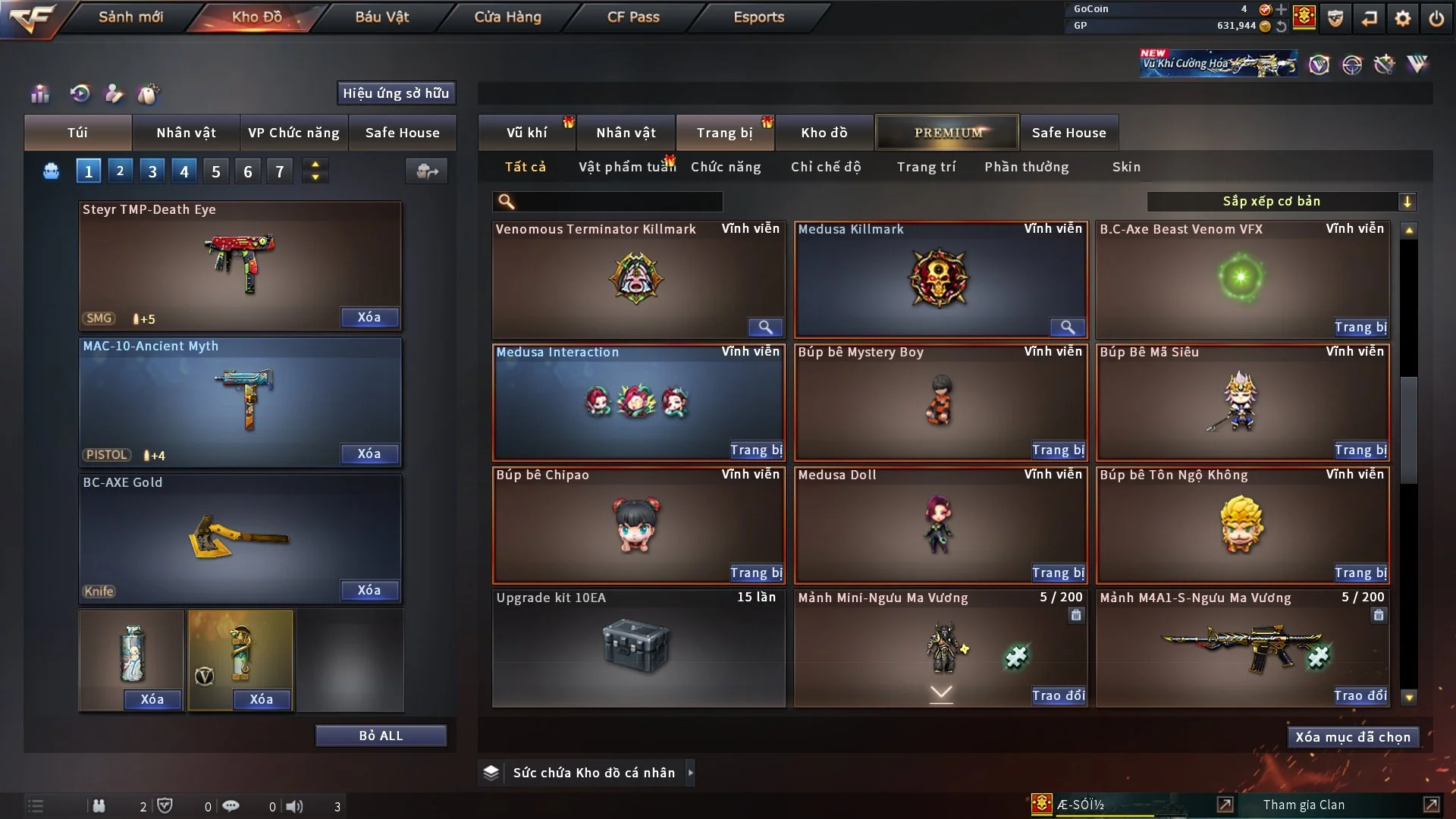Preview the Medusa Killmark with the magnifier
1456x819 pixels.
click(1067, 327)
